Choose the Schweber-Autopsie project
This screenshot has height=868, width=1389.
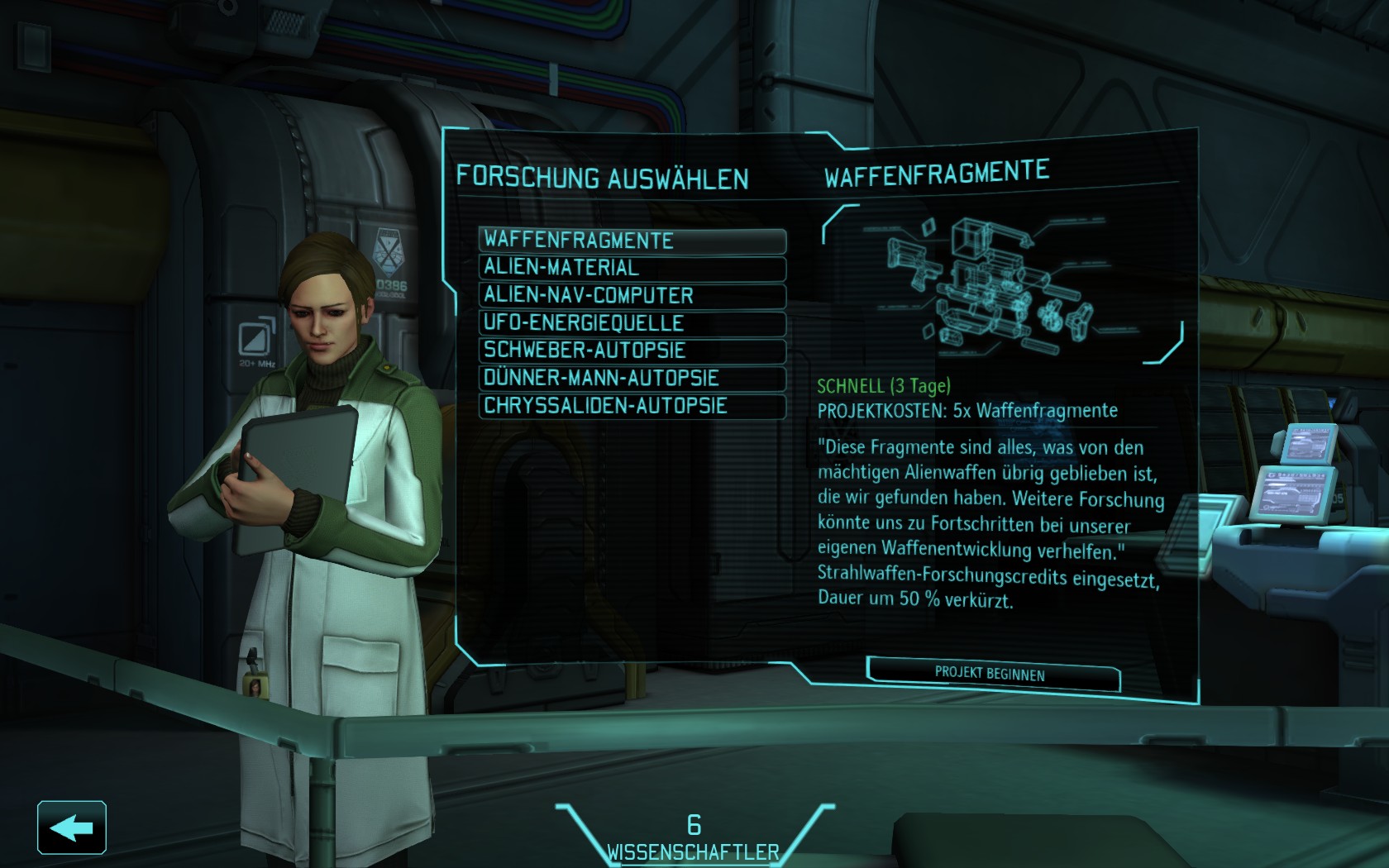tap(632, 351)
